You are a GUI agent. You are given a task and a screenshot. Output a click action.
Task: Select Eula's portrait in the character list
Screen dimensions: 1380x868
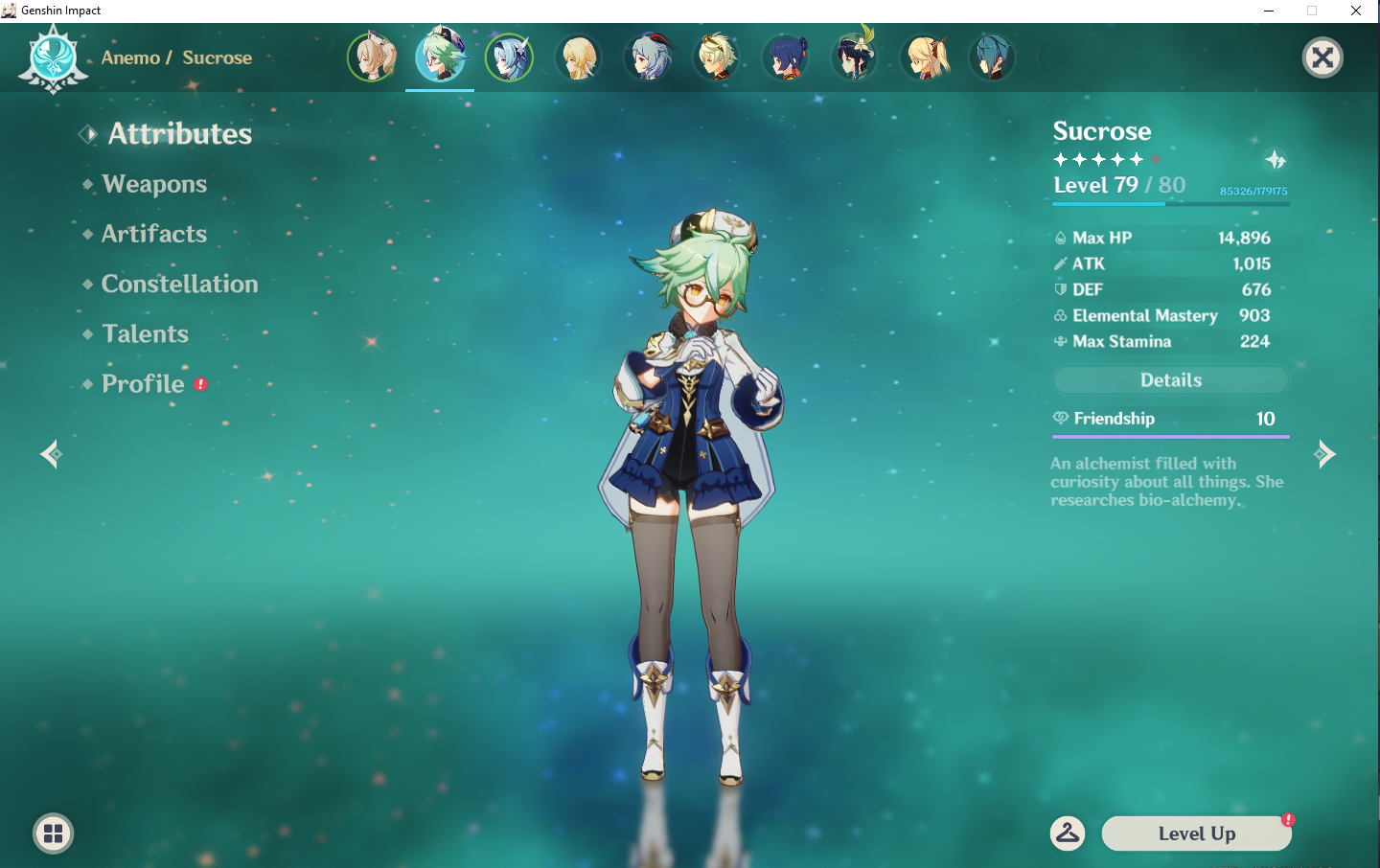pyautogui.click(x=510, y=57)
